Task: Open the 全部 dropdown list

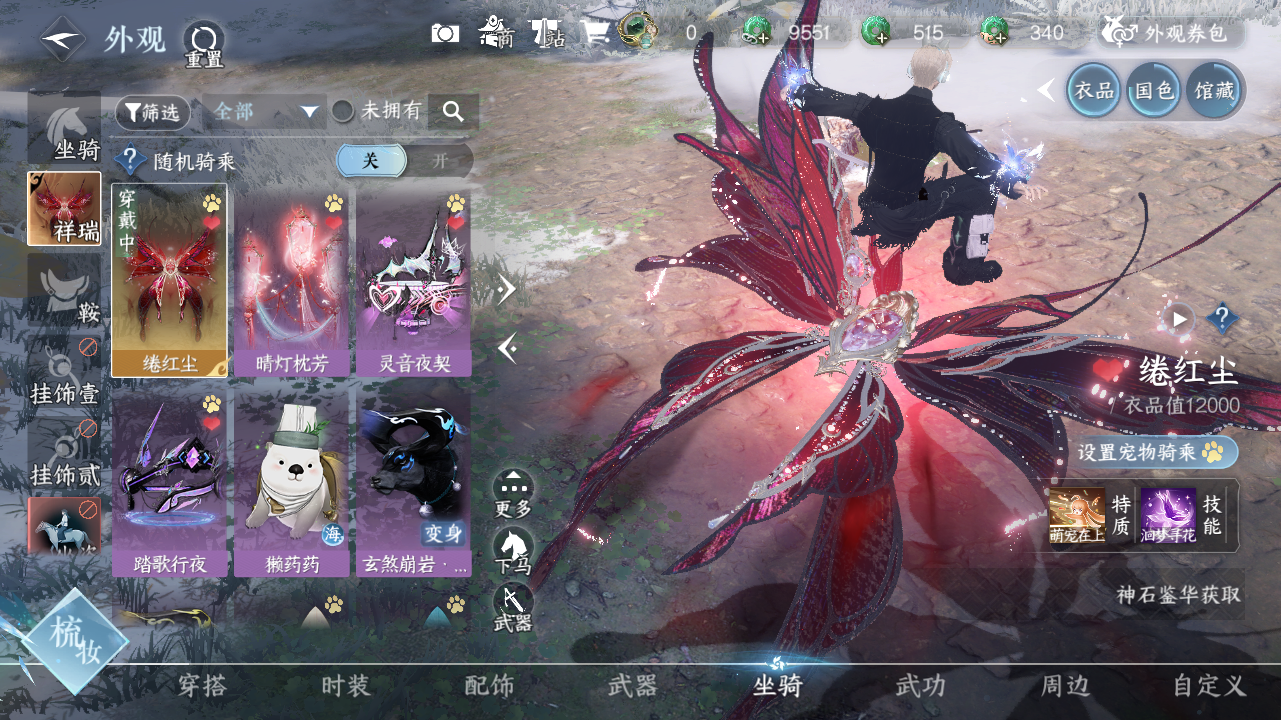Action: [264, 112]
